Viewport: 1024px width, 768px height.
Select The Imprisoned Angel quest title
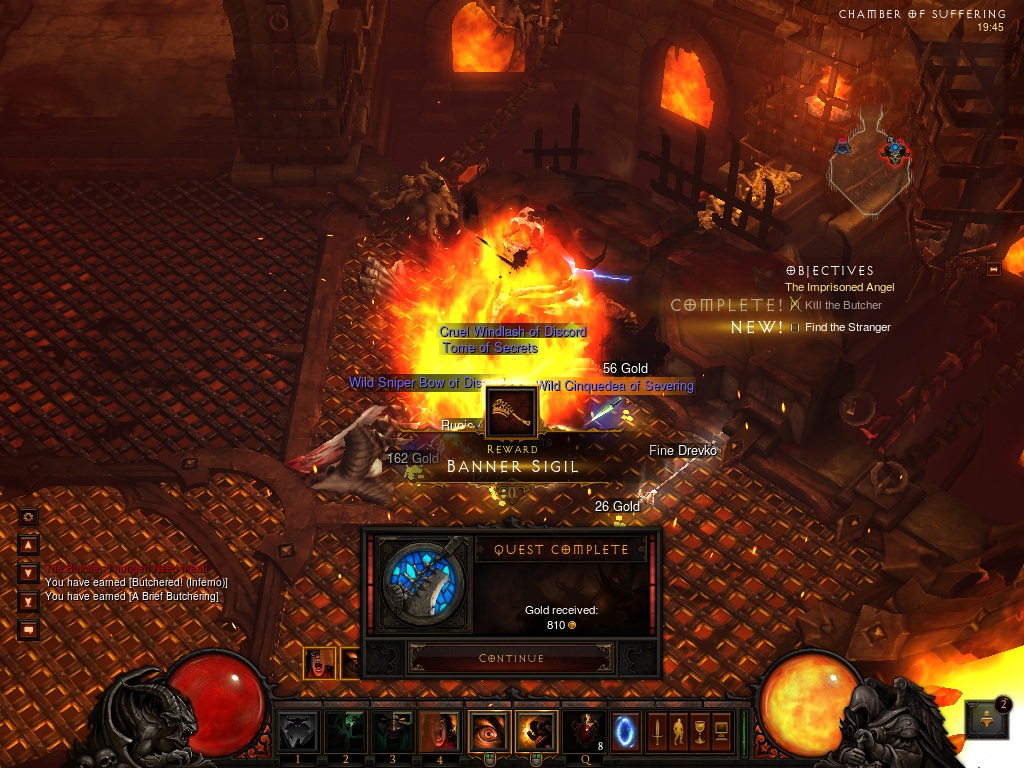pos(839,288)
